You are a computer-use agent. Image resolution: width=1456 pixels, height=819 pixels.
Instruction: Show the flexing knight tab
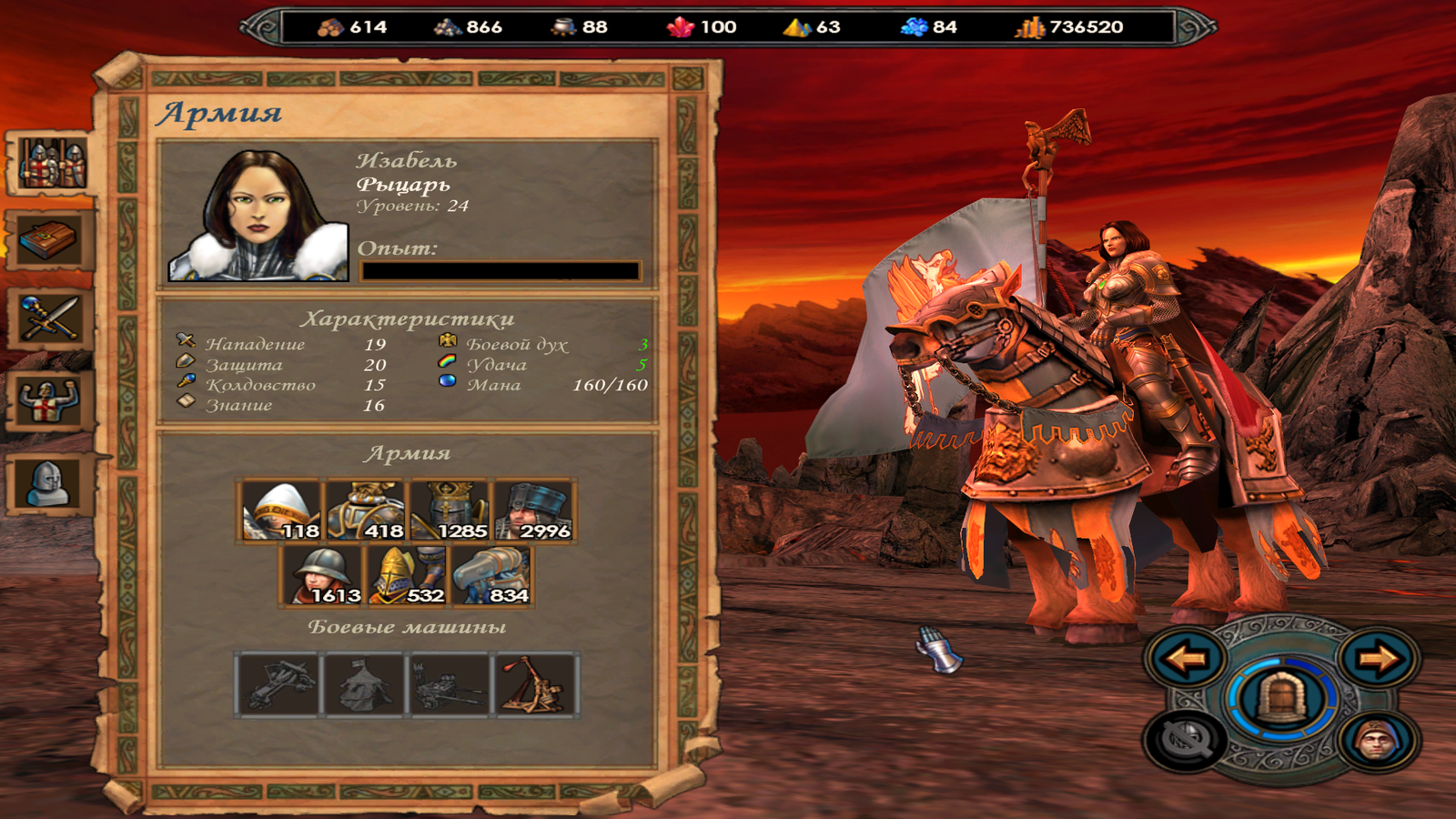pos(51,400)
